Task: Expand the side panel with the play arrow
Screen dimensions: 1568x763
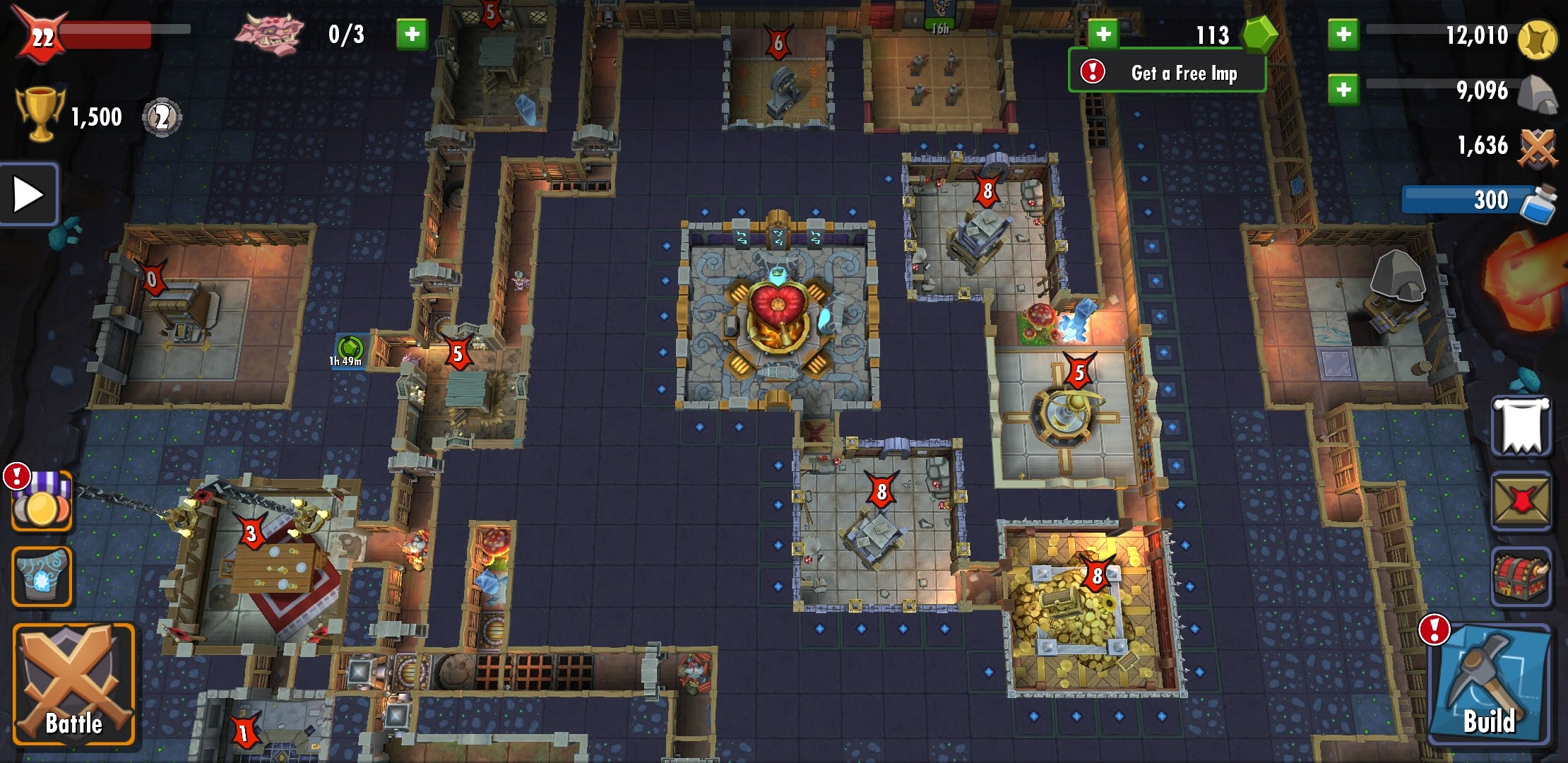Action: point(28,194)
